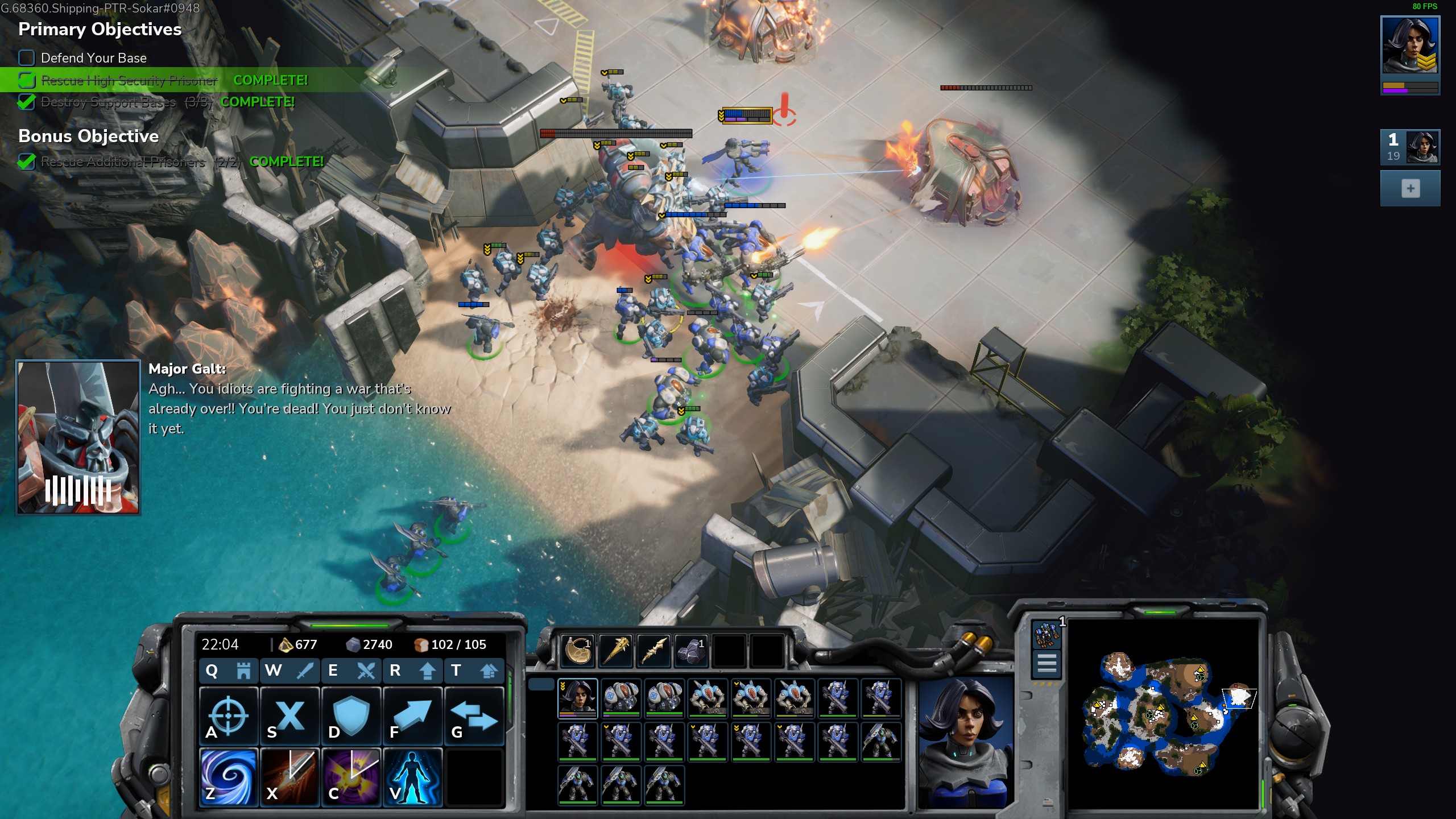This screenshot has height=819, width=1456.
Task: Select the hero portrait in selection panel
Action: click(x=577, y=698)
